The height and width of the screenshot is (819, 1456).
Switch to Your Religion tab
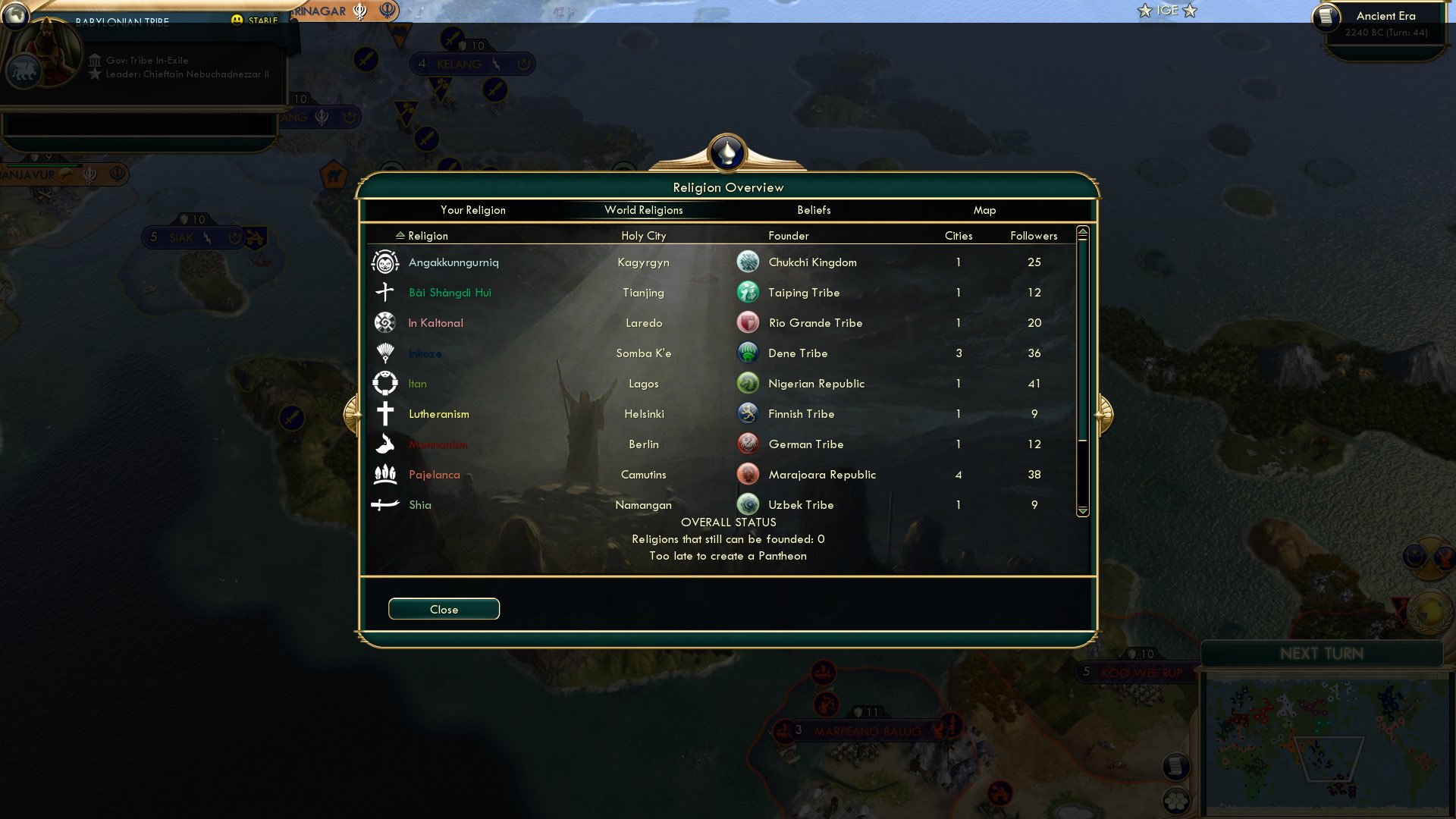[472, 210]
